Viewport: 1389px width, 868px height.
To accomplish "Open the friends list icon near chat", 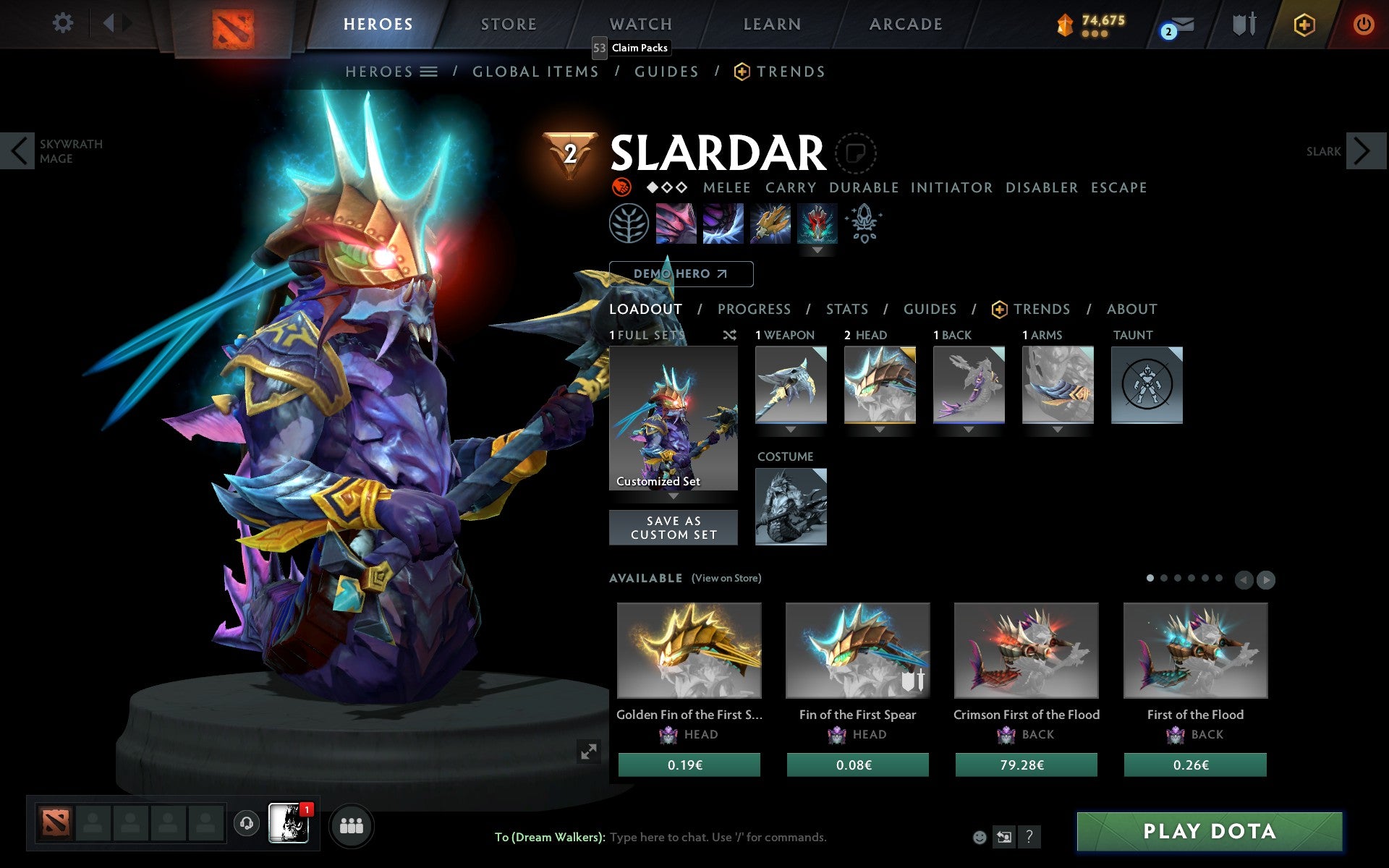I will 352,825.
